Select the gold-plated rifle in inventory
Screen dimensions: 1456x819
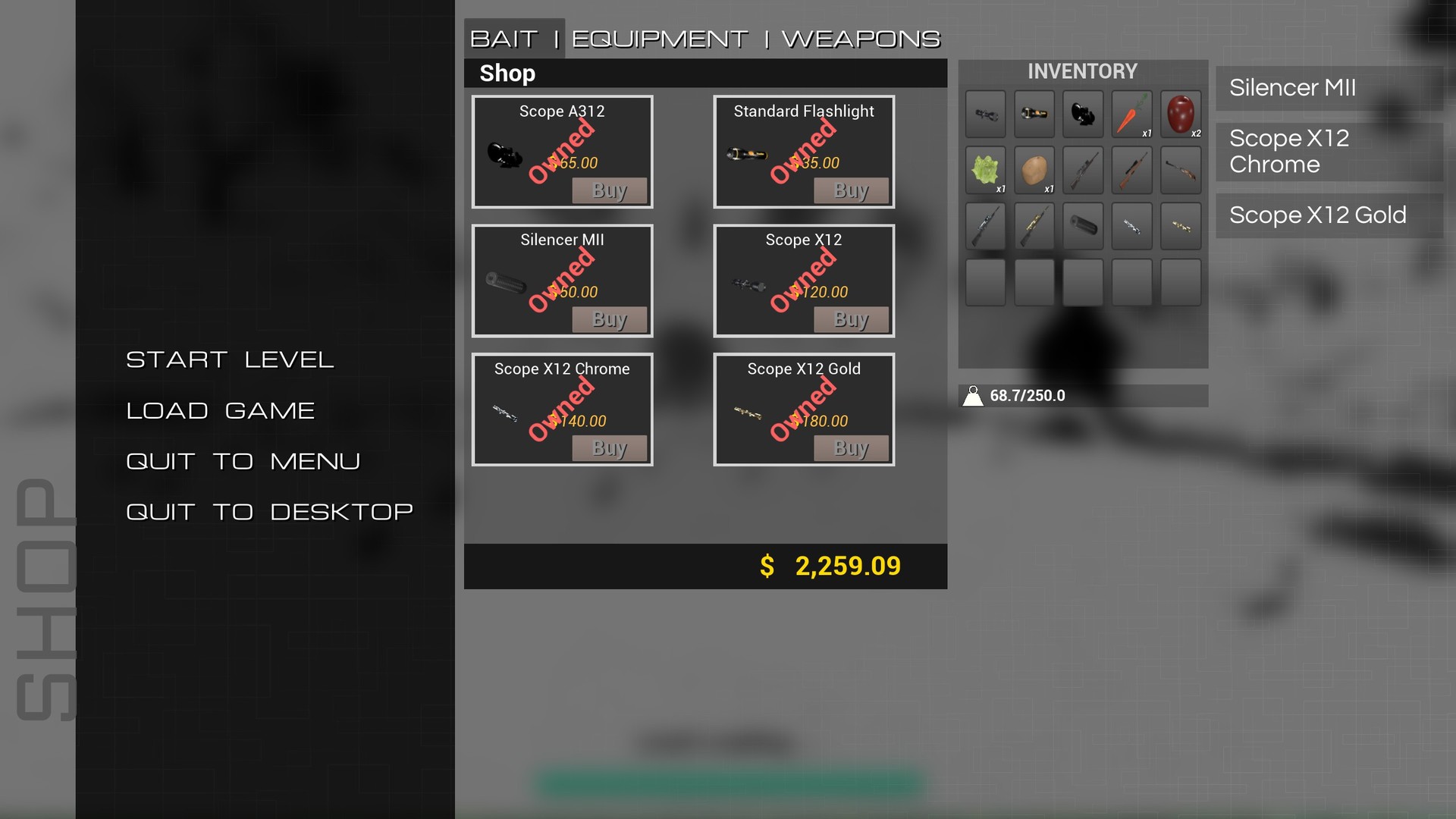click(1034, 226)
